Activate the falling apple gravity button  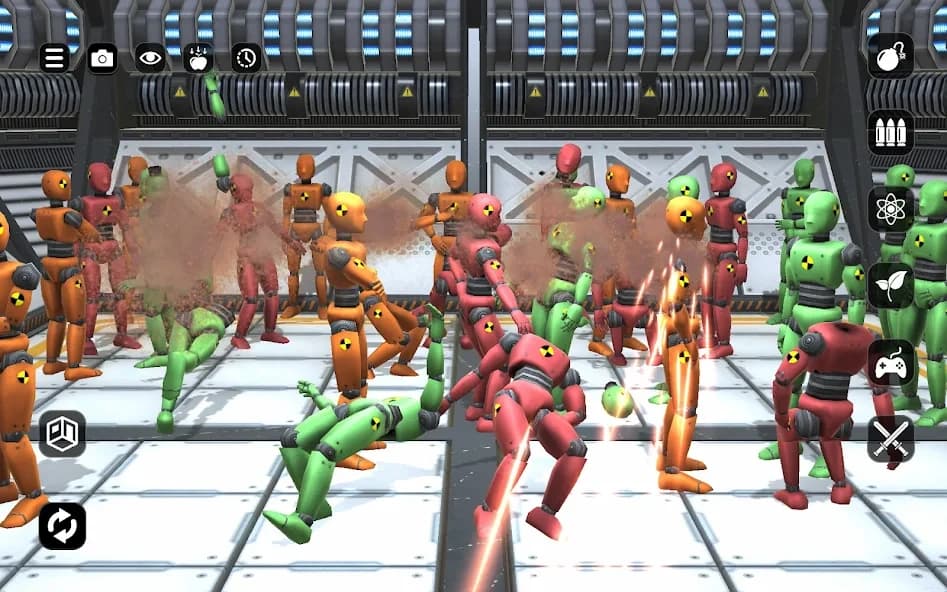[198, 57]
